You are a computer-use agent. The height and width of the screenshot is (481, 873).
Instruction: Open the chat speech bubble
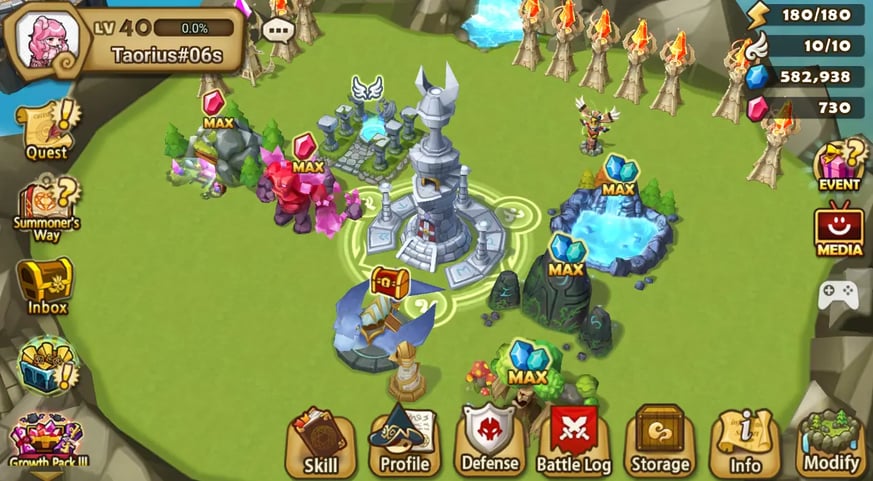[x=277, y=31]
